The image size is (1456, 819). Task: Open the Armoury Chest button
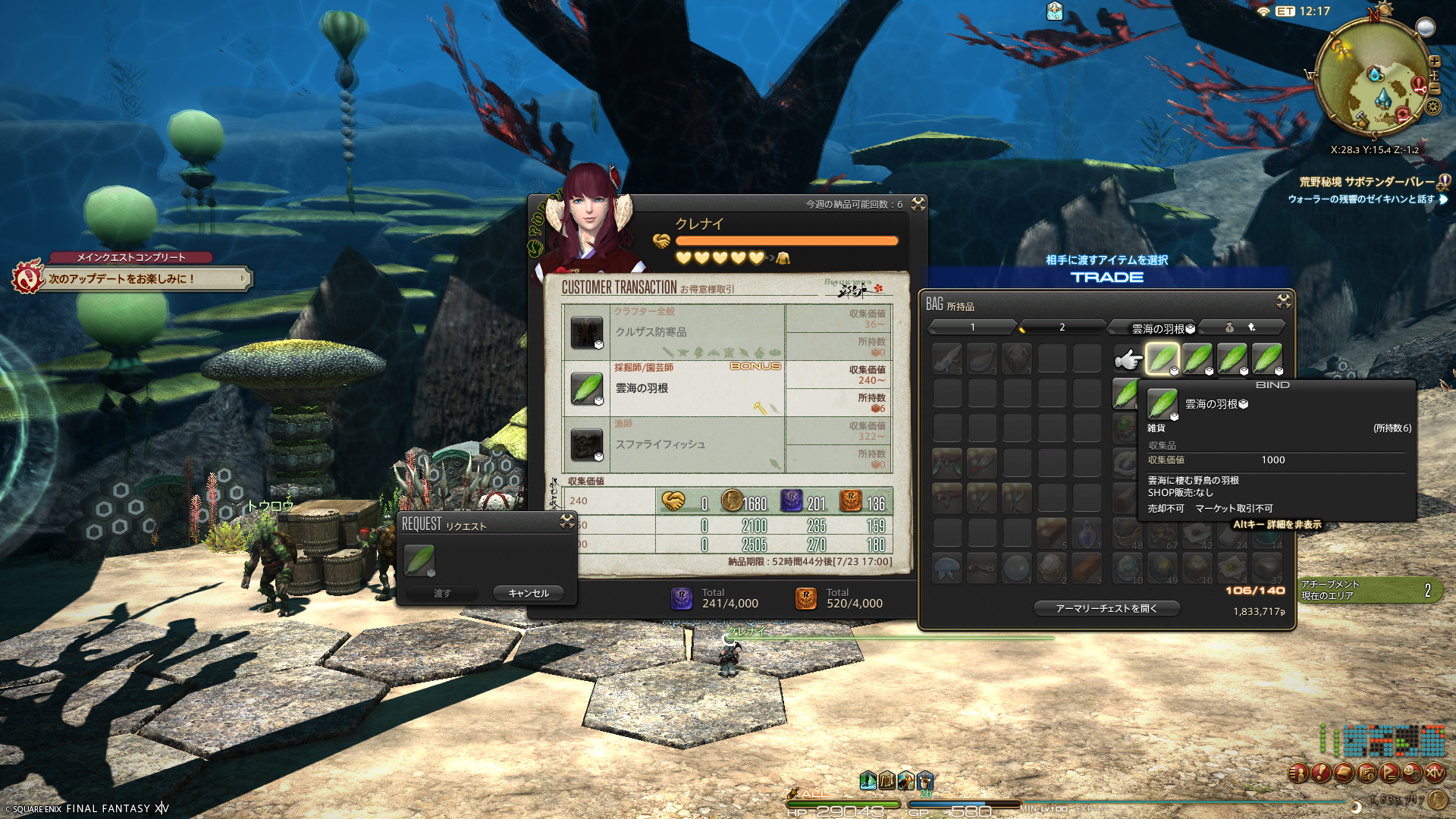tap(1106, 608)
